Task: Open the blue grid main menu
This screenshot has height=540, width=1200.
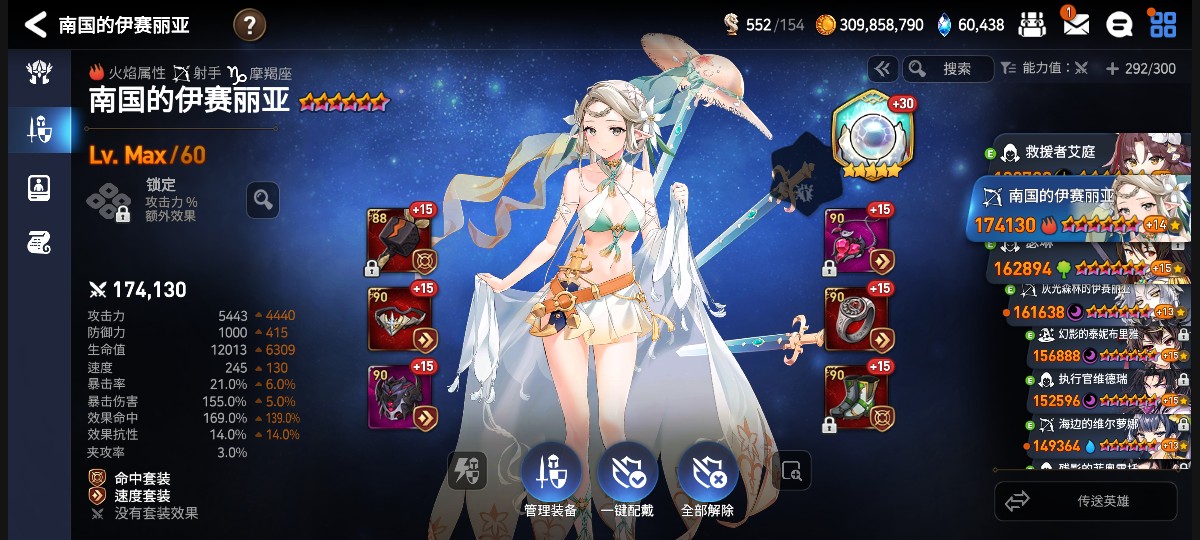Action: coord(1163,25)
